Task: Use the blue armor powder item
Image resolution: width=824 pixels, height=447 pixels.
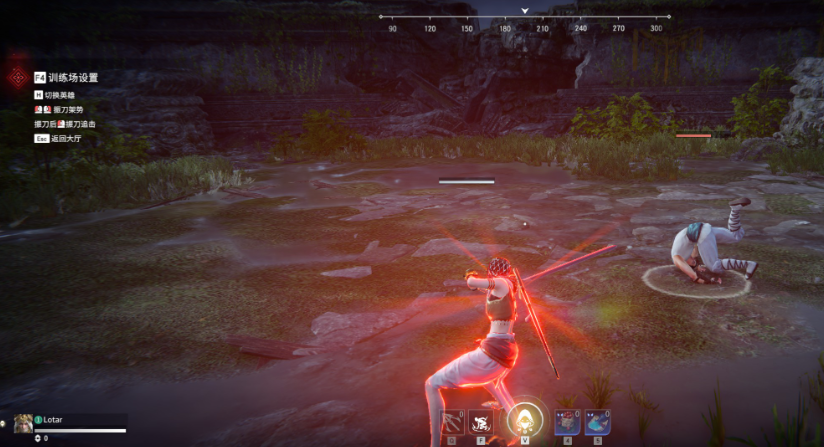Action: pos(597,422)
